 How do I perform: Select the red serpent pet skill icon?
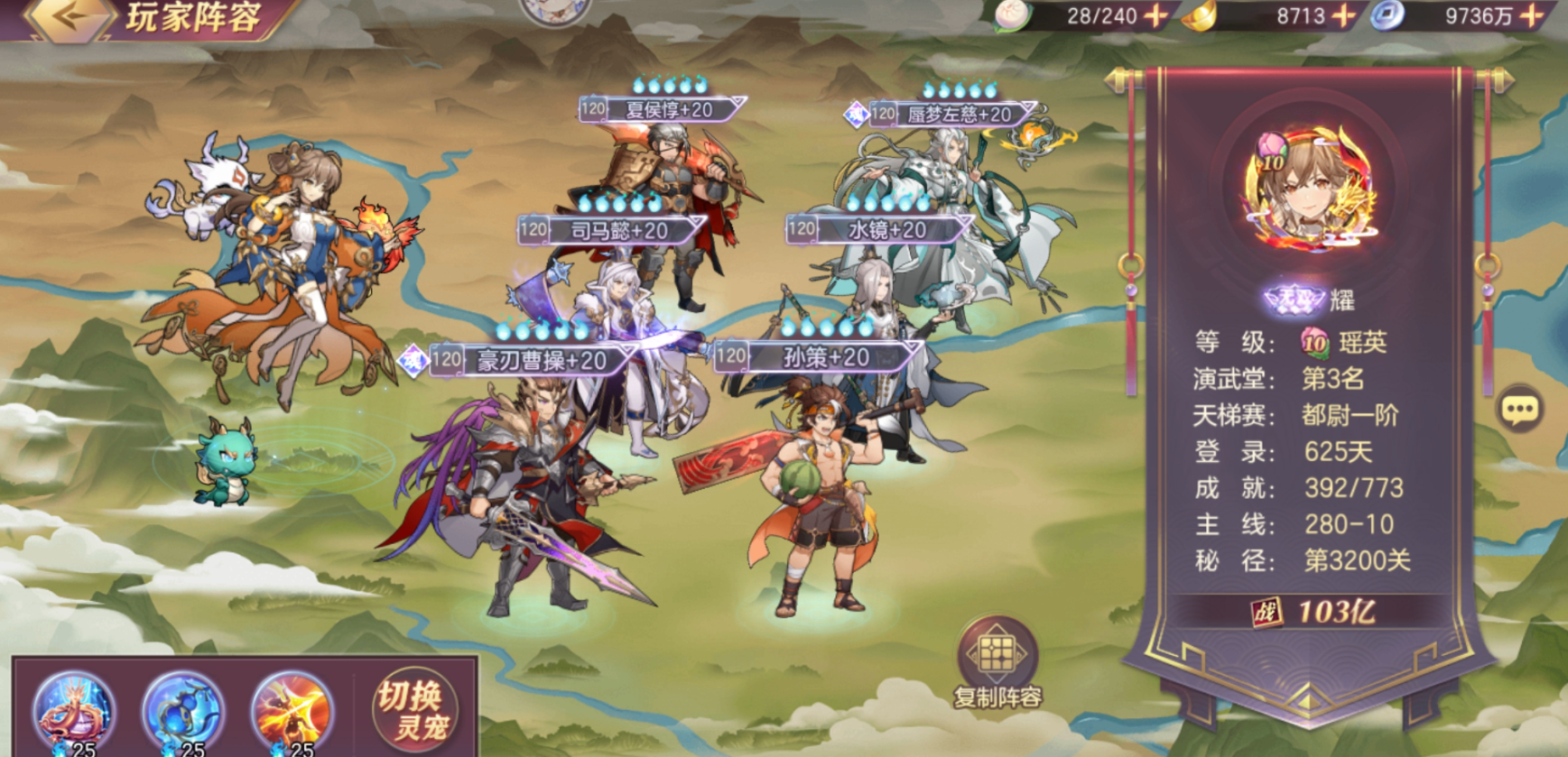point(74,711)
